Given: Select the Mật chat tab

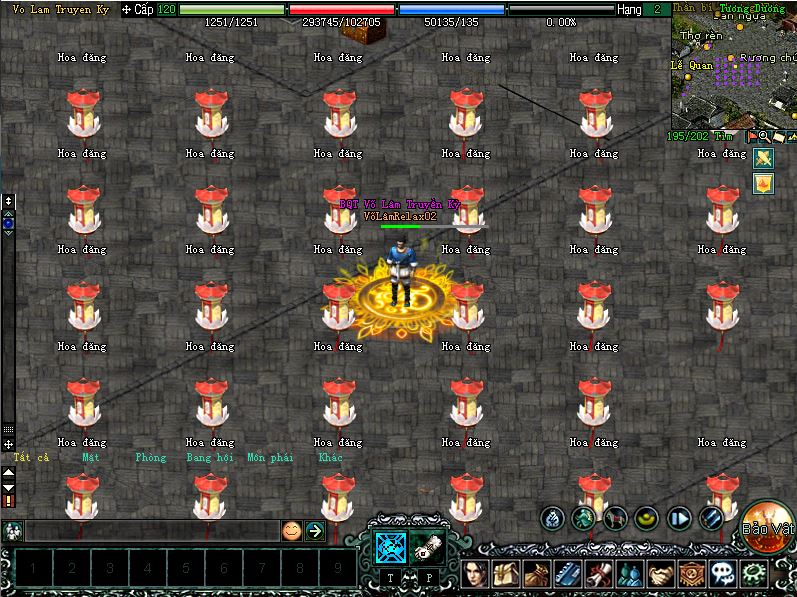Looking at the screenshot, I should (91, 458).
